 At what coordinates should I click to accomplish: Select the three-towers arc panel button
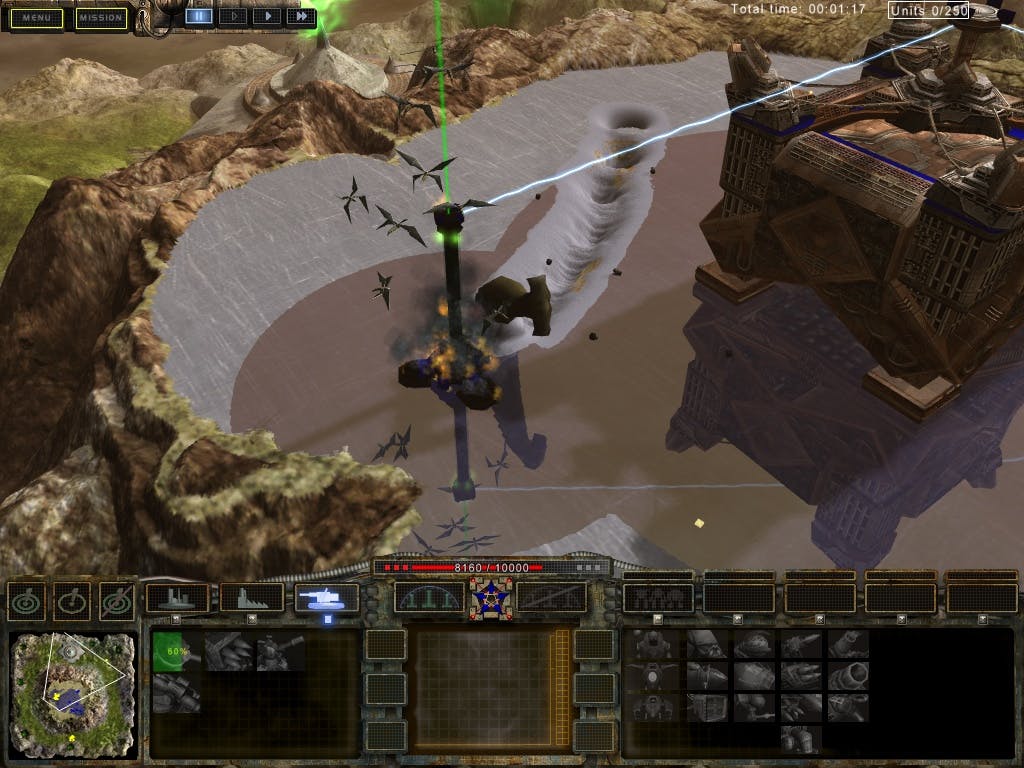429,598
